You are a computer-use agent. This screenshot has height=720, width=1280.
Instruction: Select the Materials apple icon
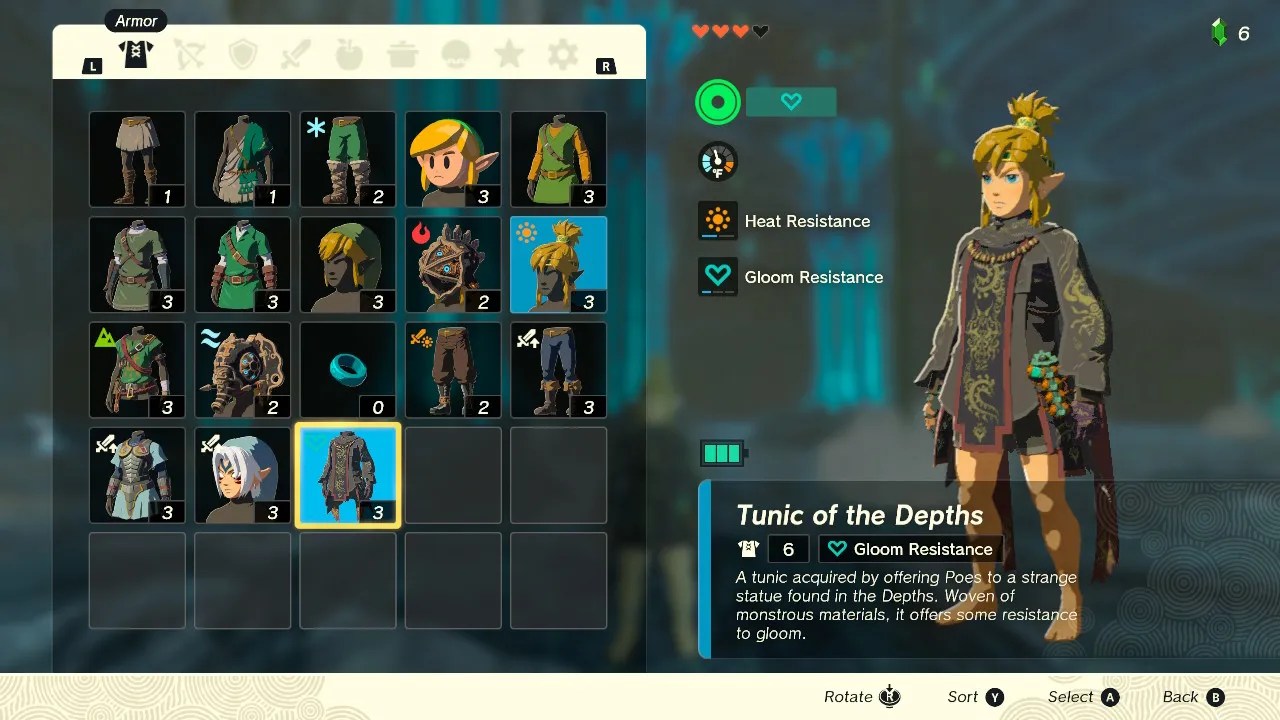348,55
